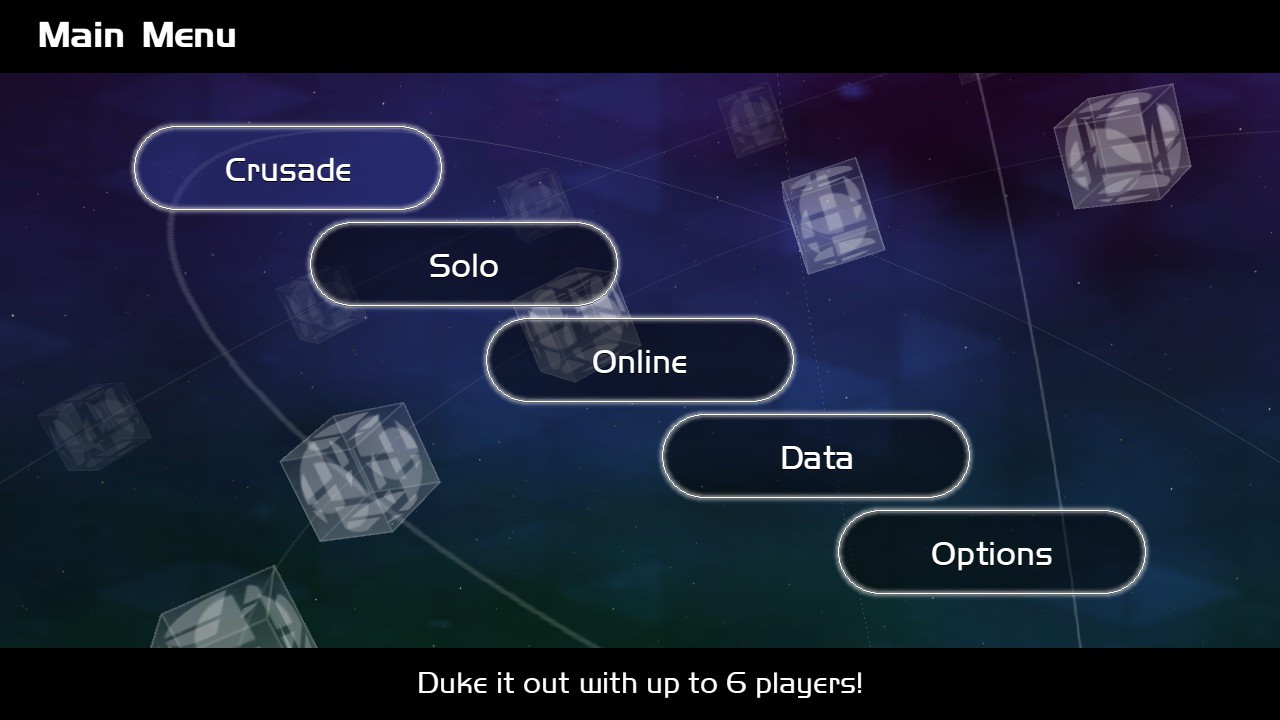Choose Solo mode
The width and height of the screenshot is (1280, 720).
[x=463, y=264]
